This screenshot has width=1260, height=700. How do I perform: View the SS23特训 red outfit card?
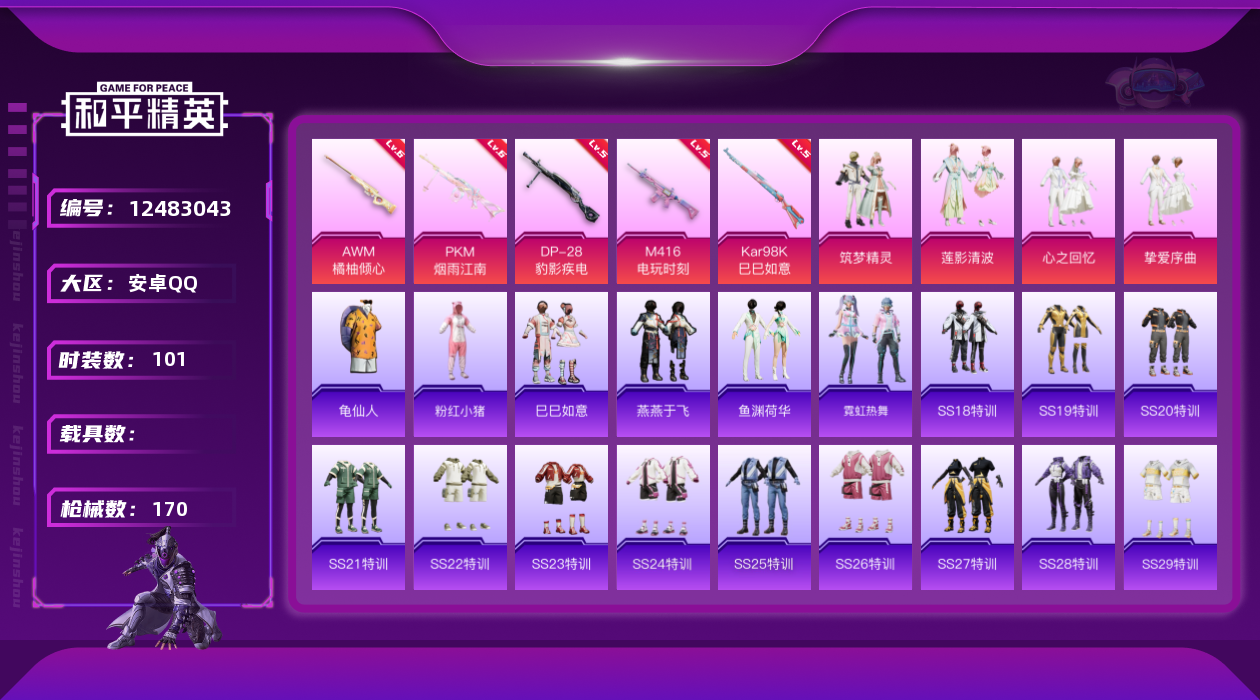tap(561, 517)
